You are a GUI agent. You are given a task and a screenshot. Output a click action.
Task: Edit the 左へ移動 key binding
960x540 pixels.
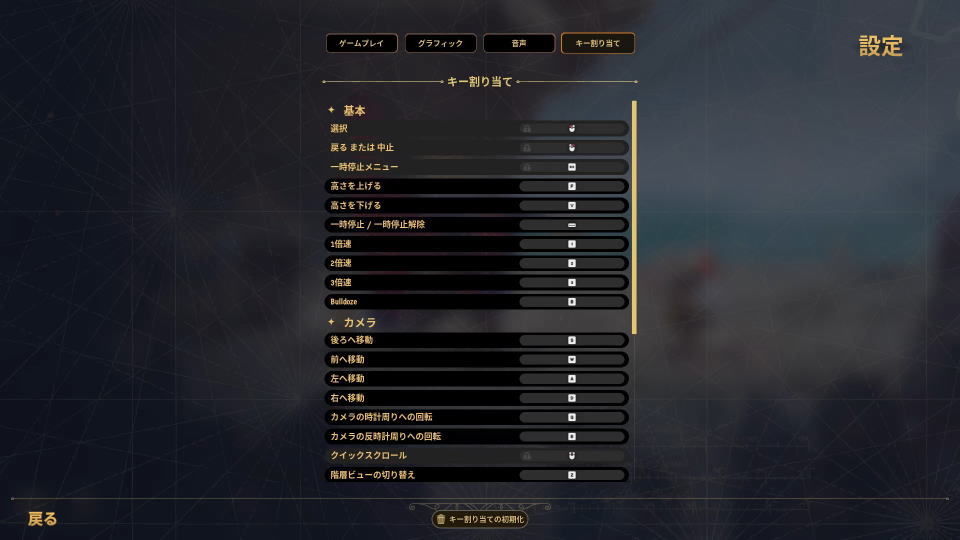(571, 379)
